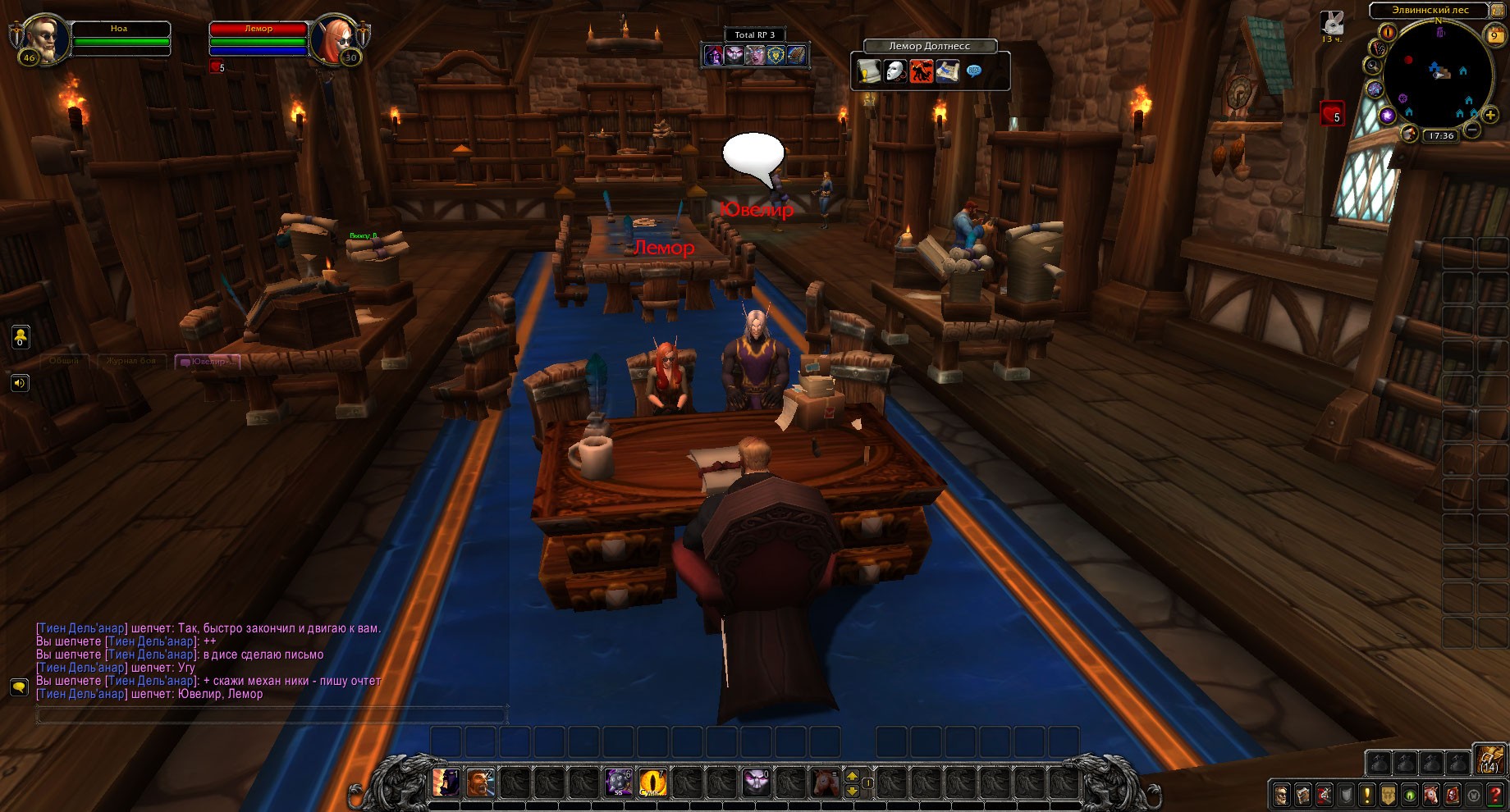The image size is (1510, 812).
Task: Zoom out the minimap with minus button
Action: [1472, 130]
